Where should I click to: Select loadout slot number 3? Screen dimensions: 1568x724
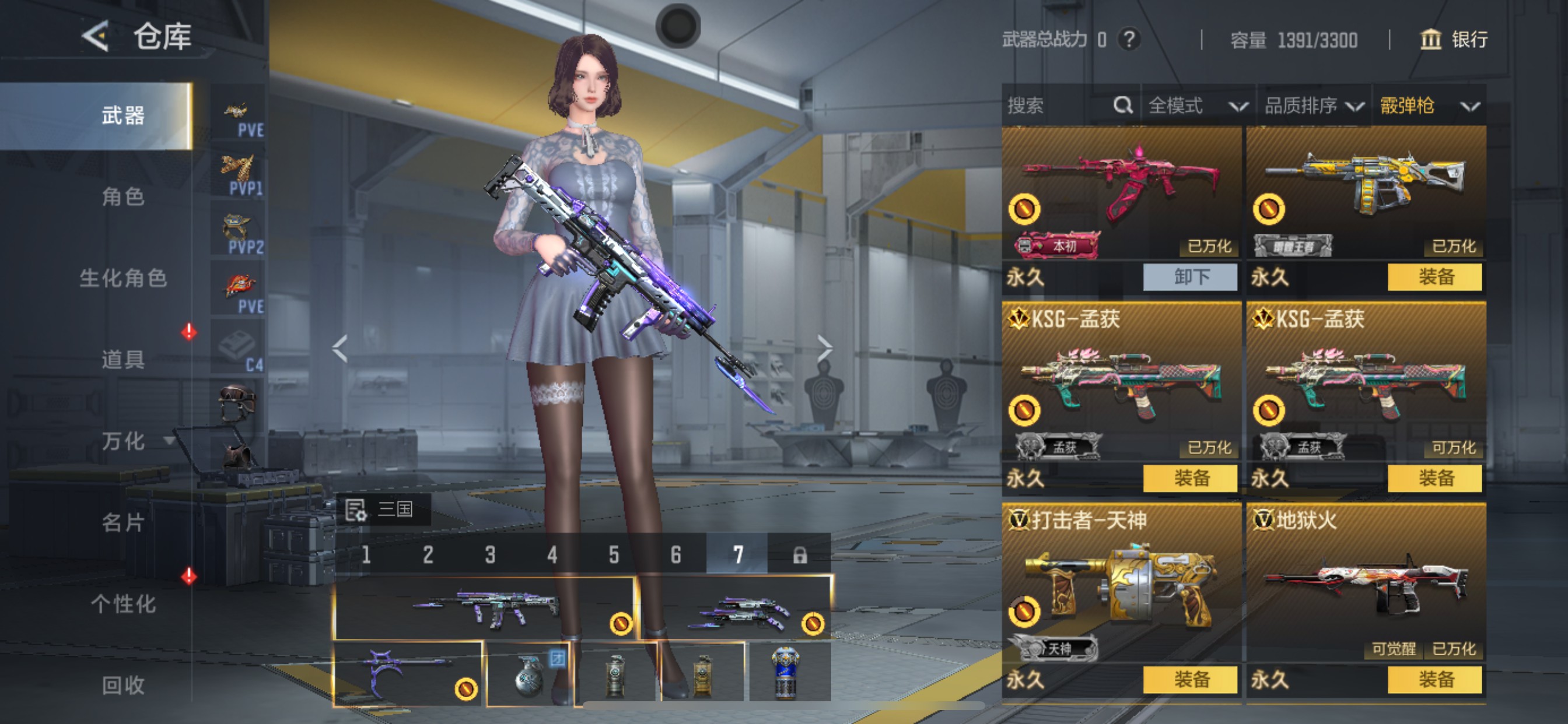pos(490,555)
